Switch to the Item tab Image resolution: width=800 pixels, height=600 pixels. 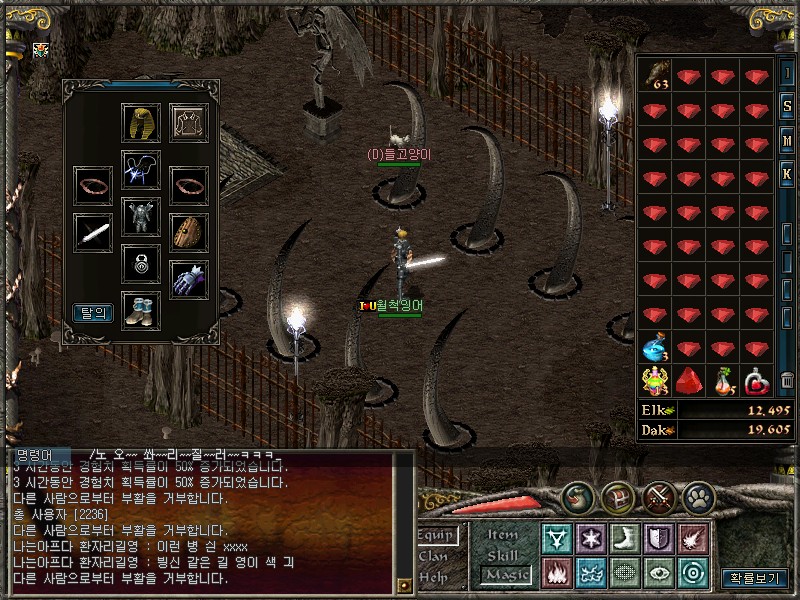503,535
